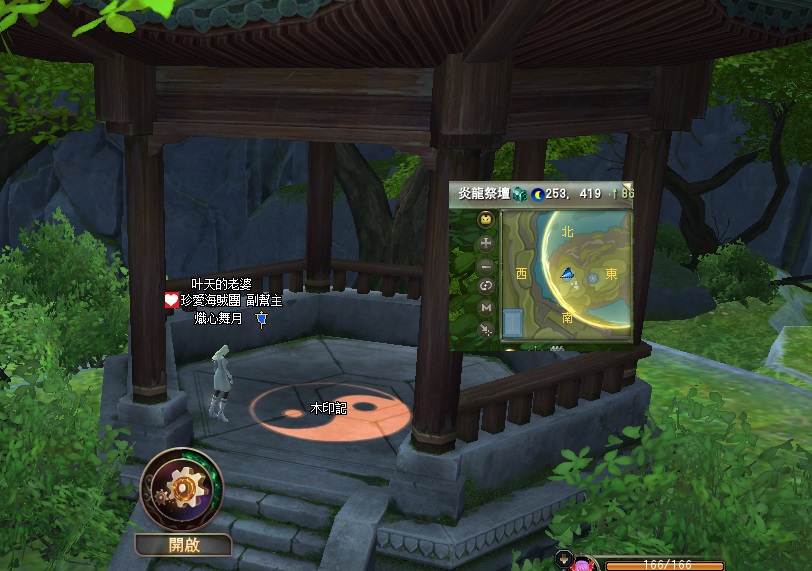812x571 pixels.
Task: Click the blue flower marker on the minimap
Action: [x=593, y=276]
